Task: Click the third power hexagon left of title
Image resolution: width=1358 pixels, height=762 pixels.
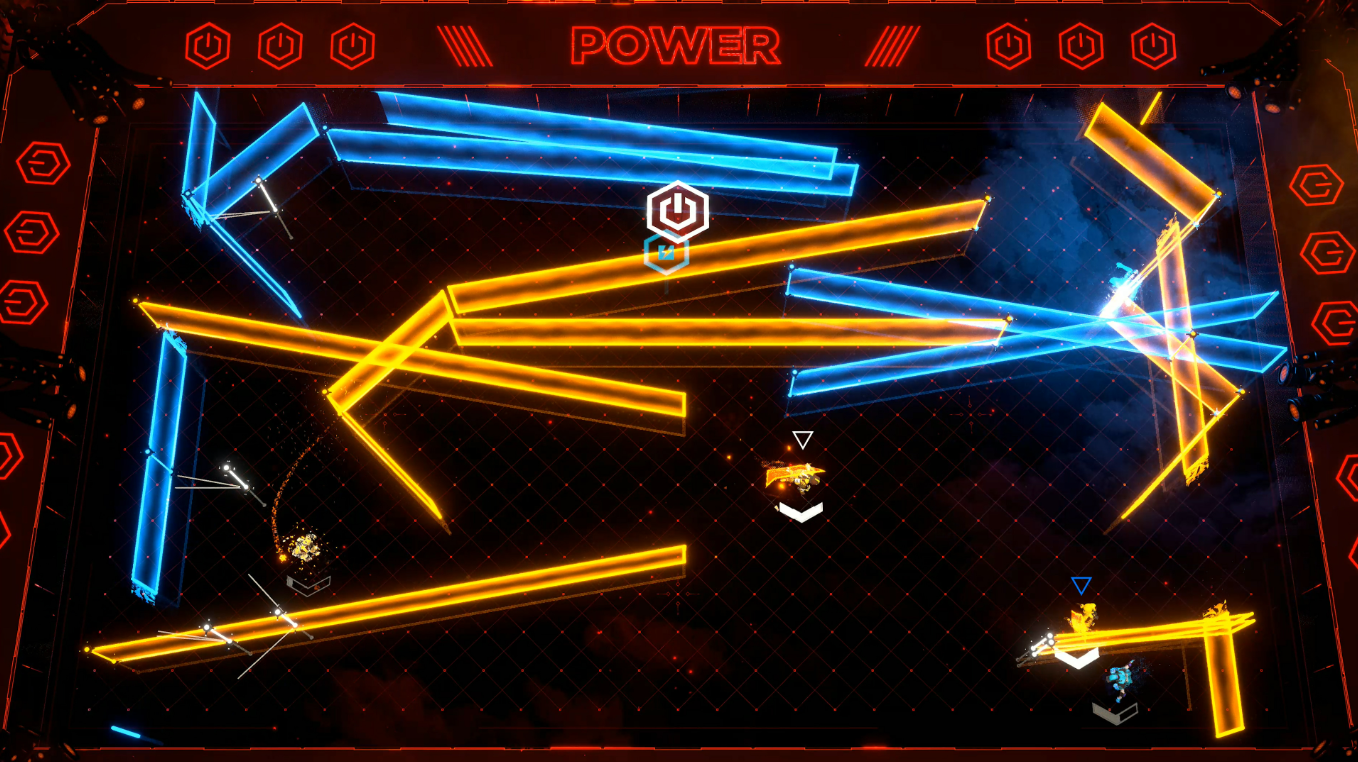Action: 352,44
